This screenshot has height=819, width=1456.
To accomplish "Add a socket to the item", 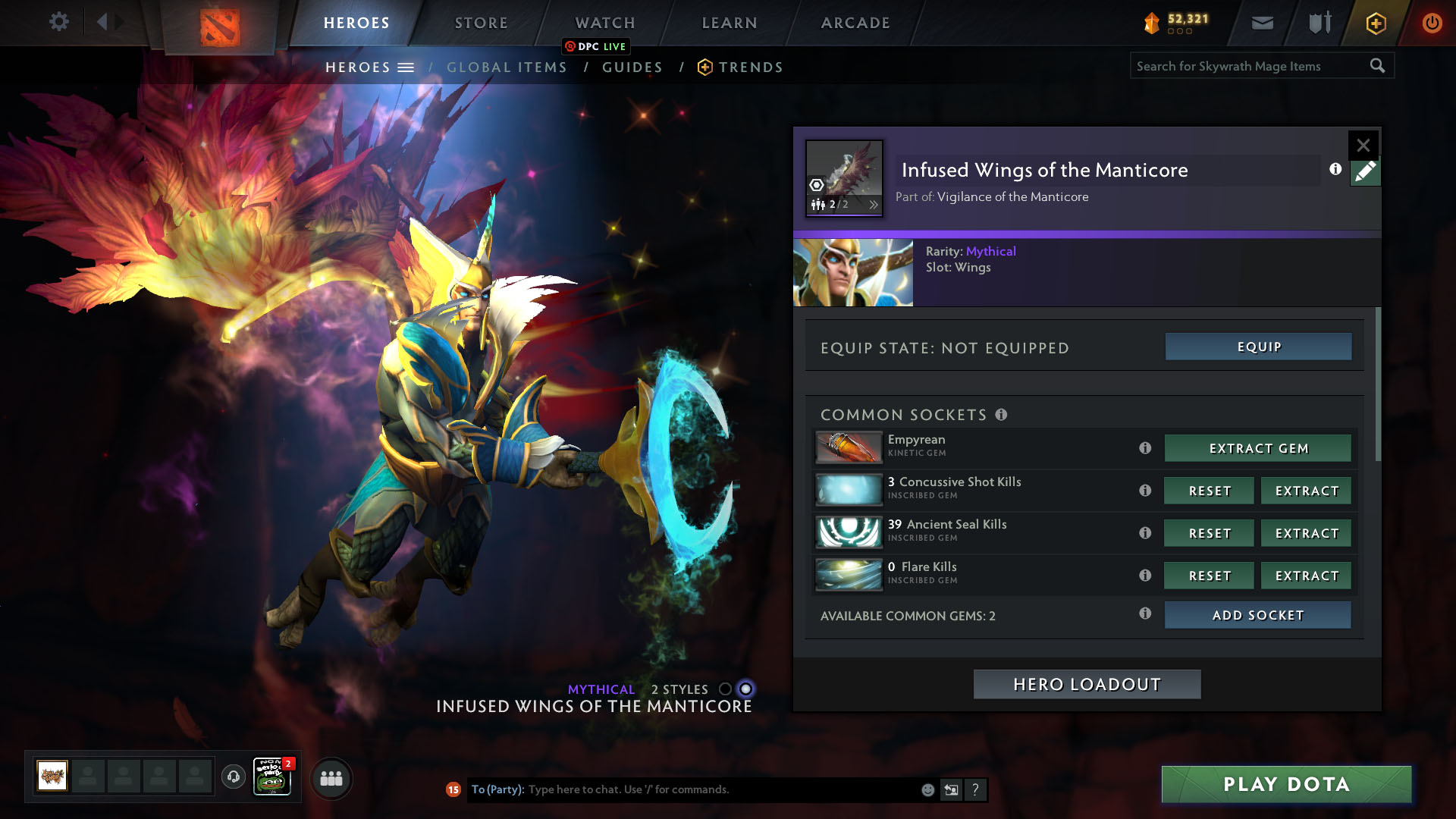I will pos(1257,615).
